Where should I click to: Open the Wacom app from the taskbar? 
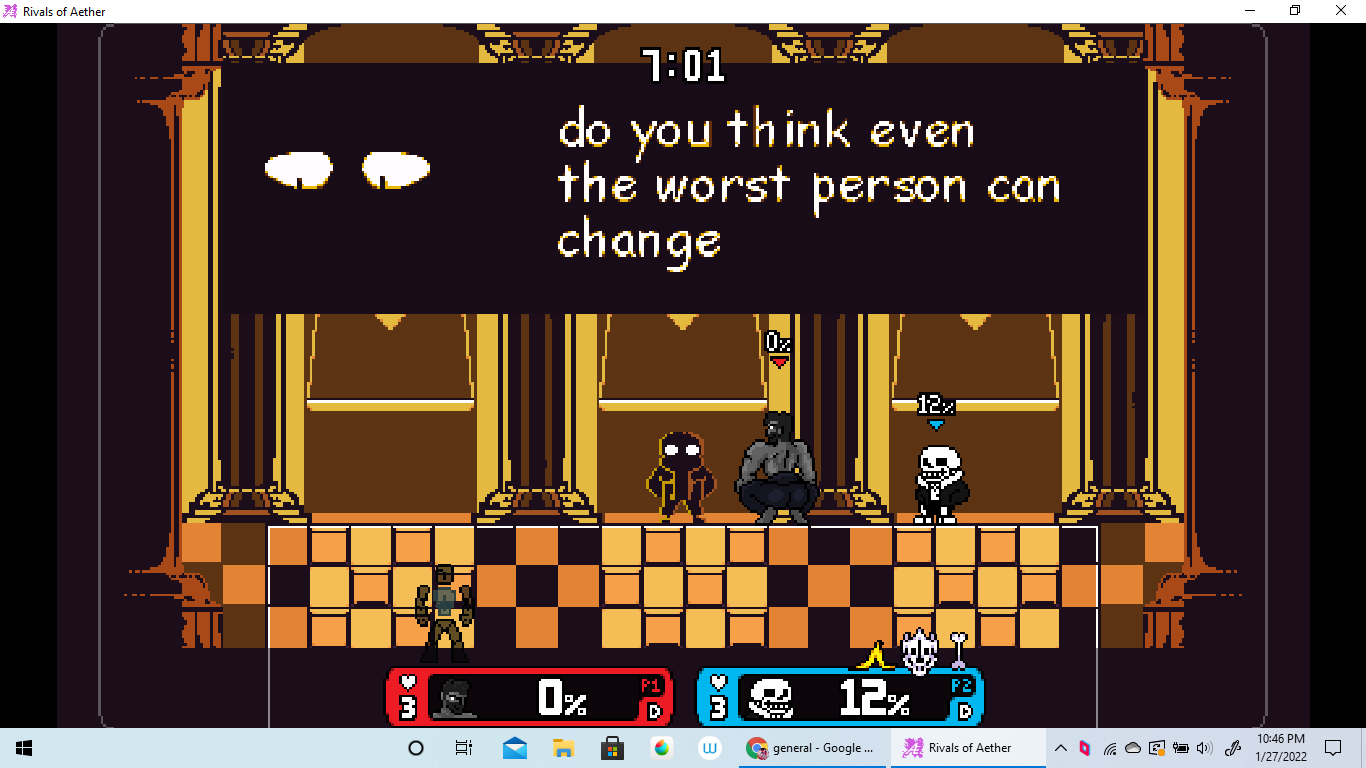click(x=709, y=747)
